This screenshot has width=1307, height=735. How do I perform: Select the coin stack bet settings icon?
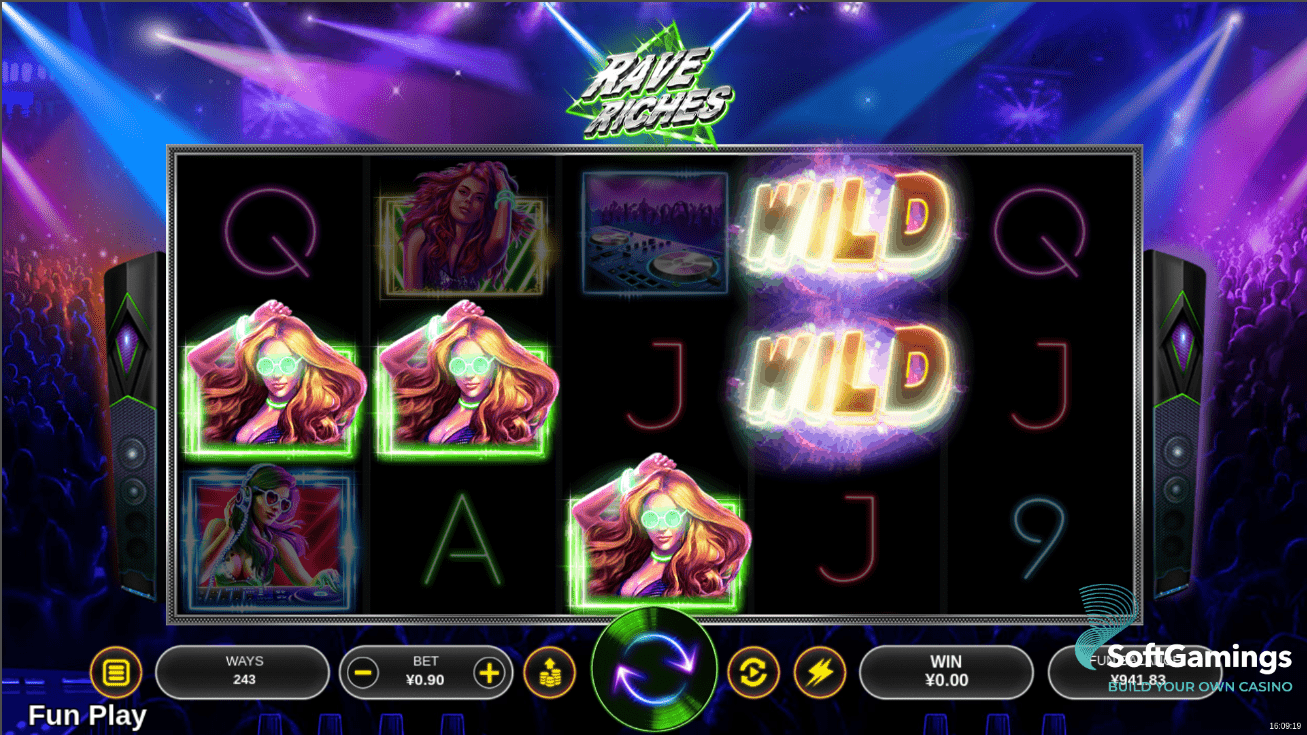coord(552,672)
